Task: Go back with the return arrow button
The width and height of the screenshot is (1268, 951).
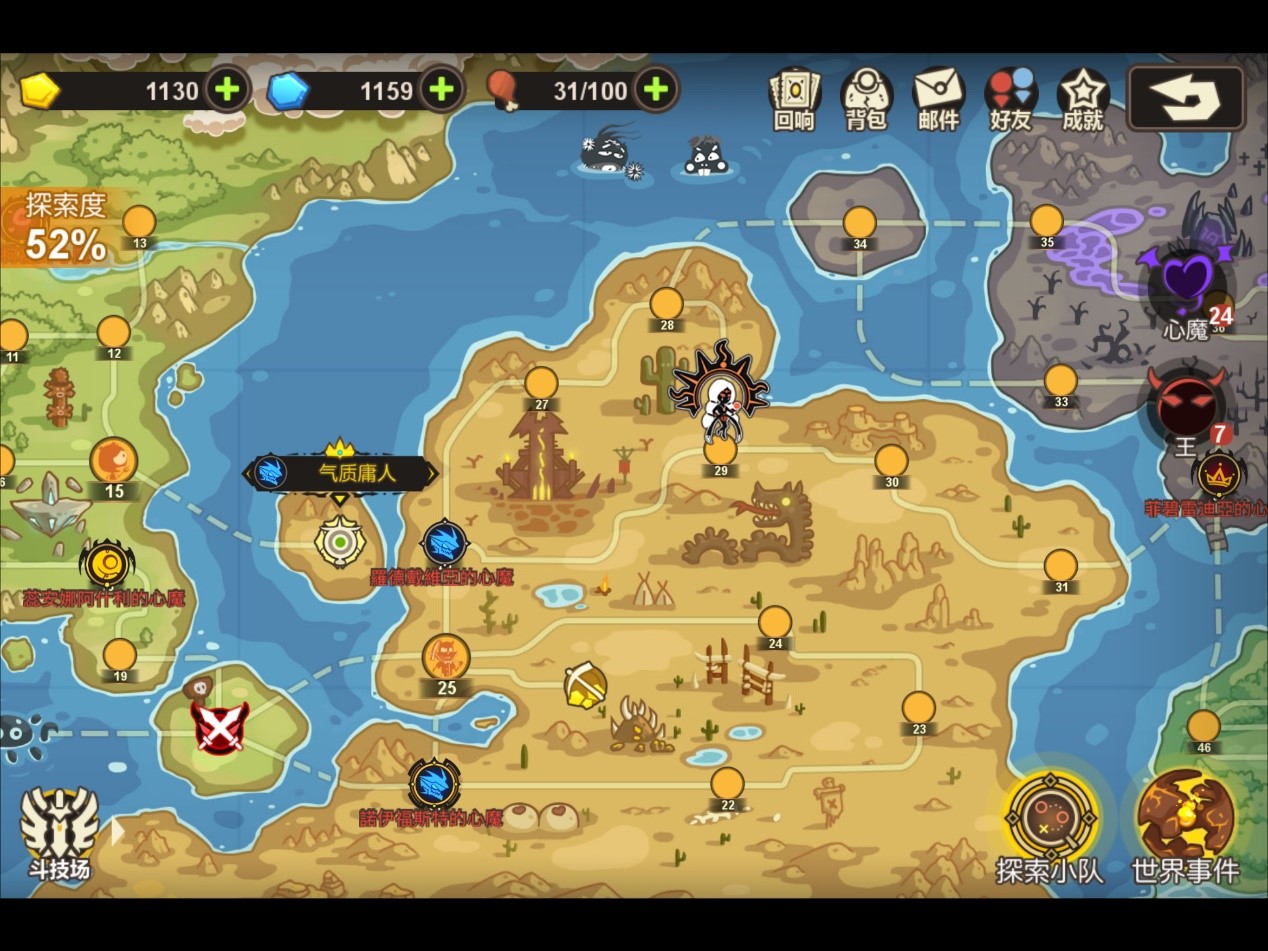Action: 1185,98
